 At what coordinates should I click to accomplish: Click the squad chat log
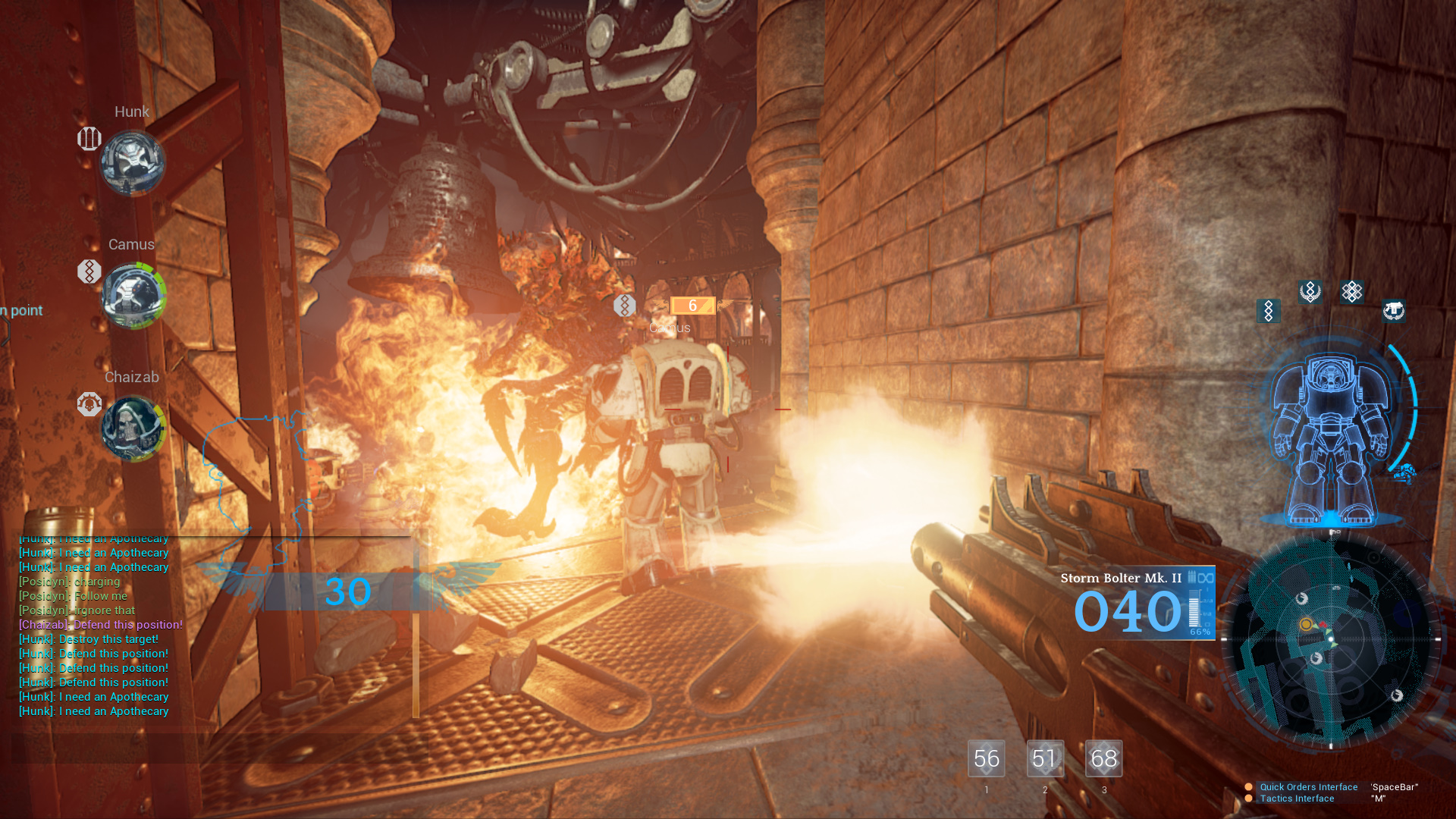99,625
